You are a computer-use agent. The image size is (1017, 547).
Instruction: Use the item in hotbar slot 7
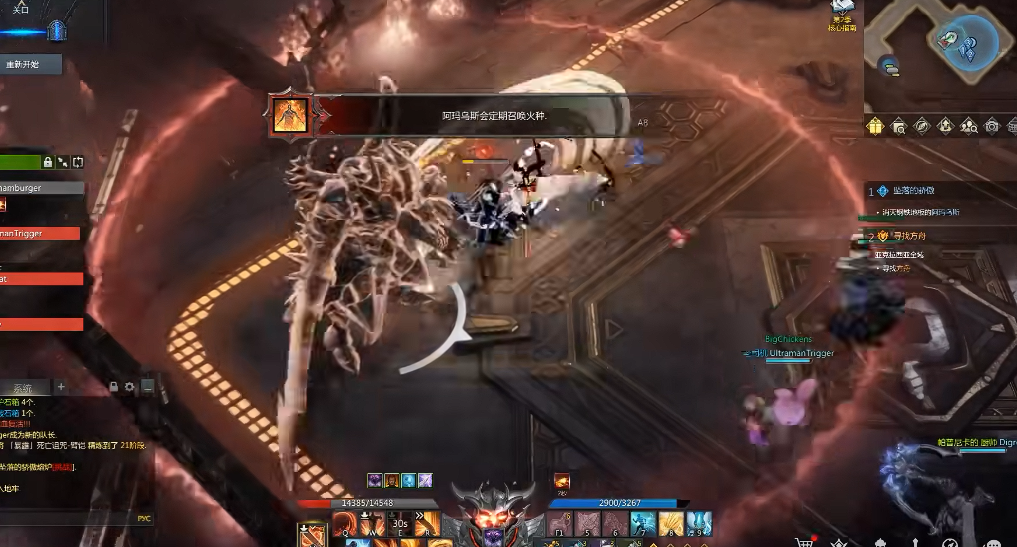click(643, 523)
